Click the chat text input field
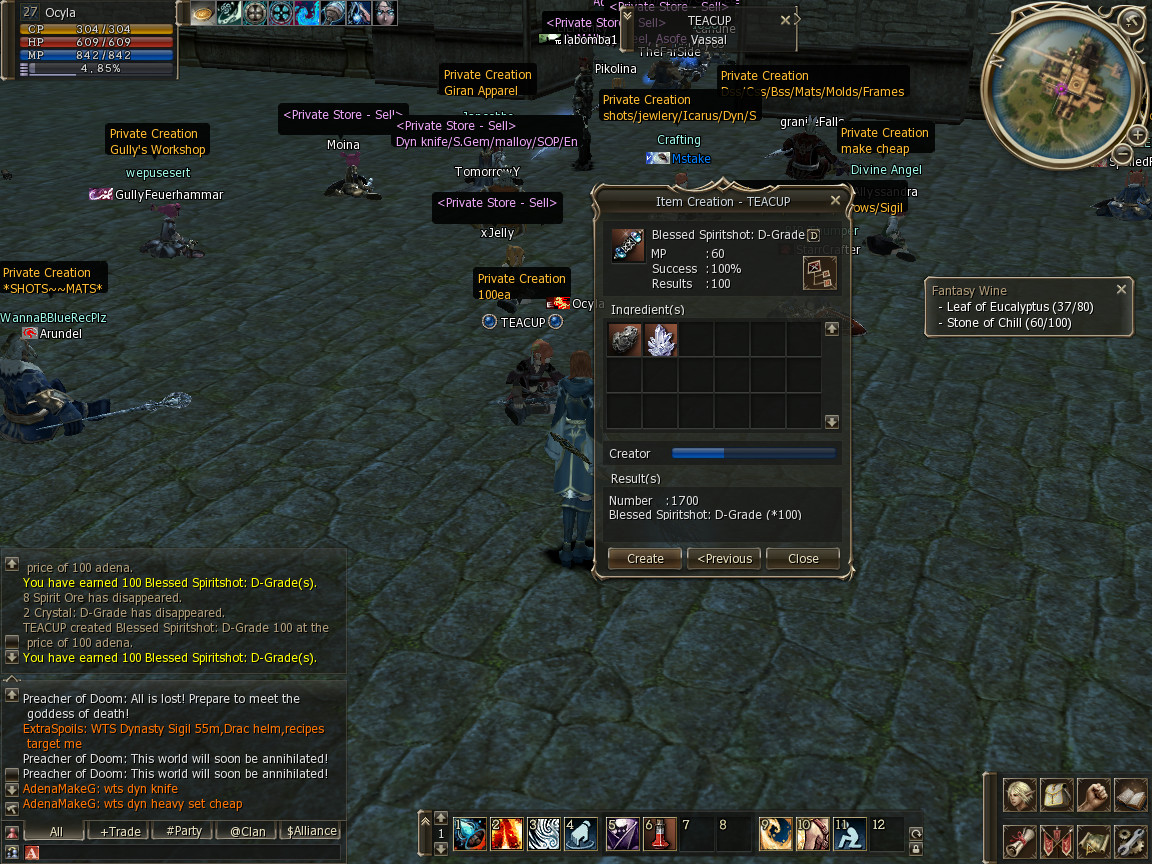1152x864 pixels. tap(190, 852)
